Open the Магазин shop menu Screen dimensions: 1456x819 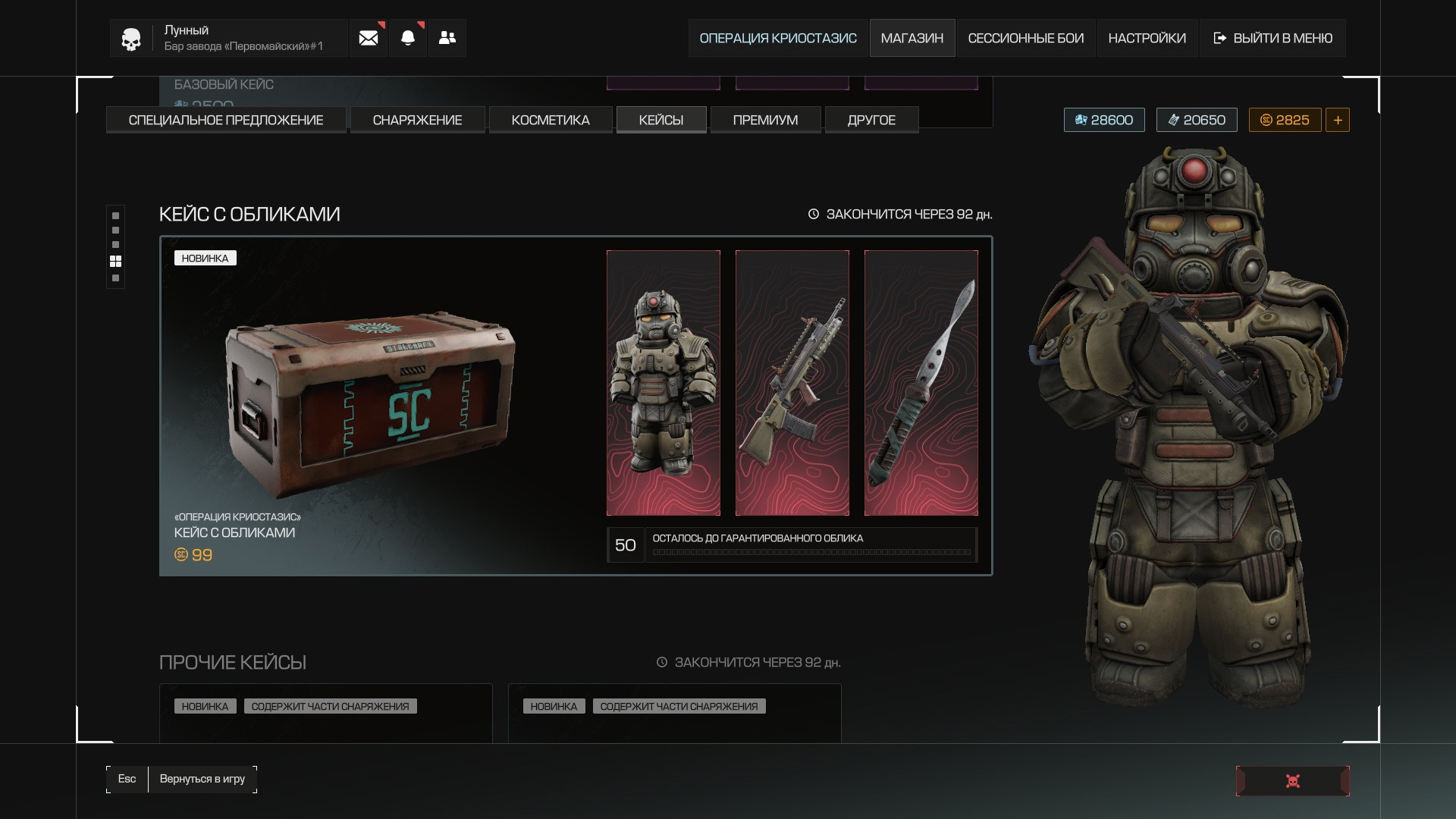click(912, 38)
